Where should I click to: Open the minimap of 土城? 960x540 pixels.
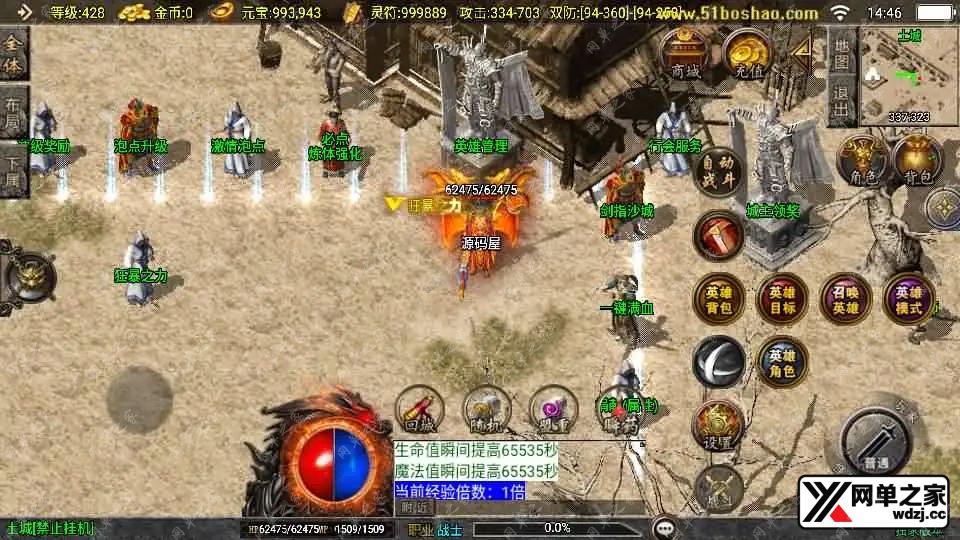[908, 77]
